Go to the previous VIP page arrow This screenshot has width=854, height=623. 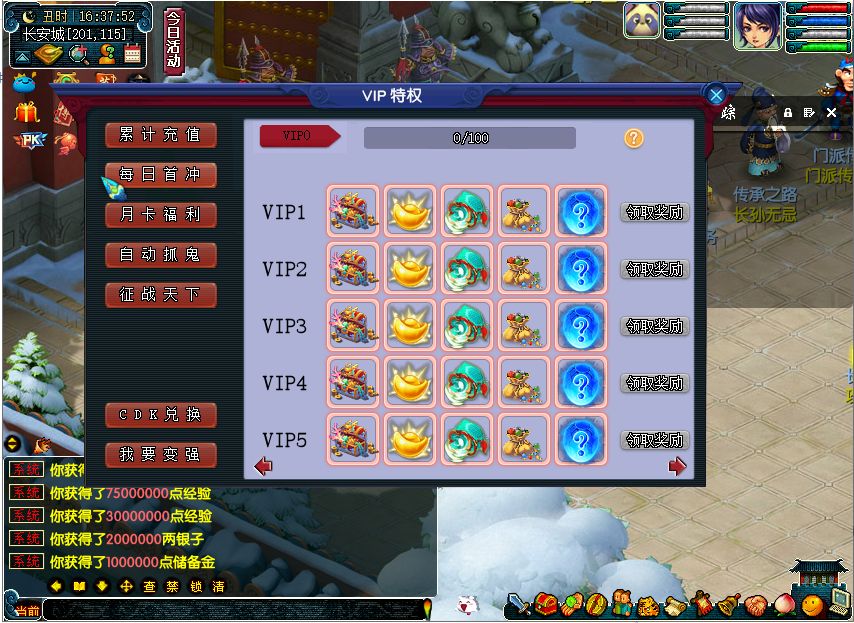[x=264, y=466]
